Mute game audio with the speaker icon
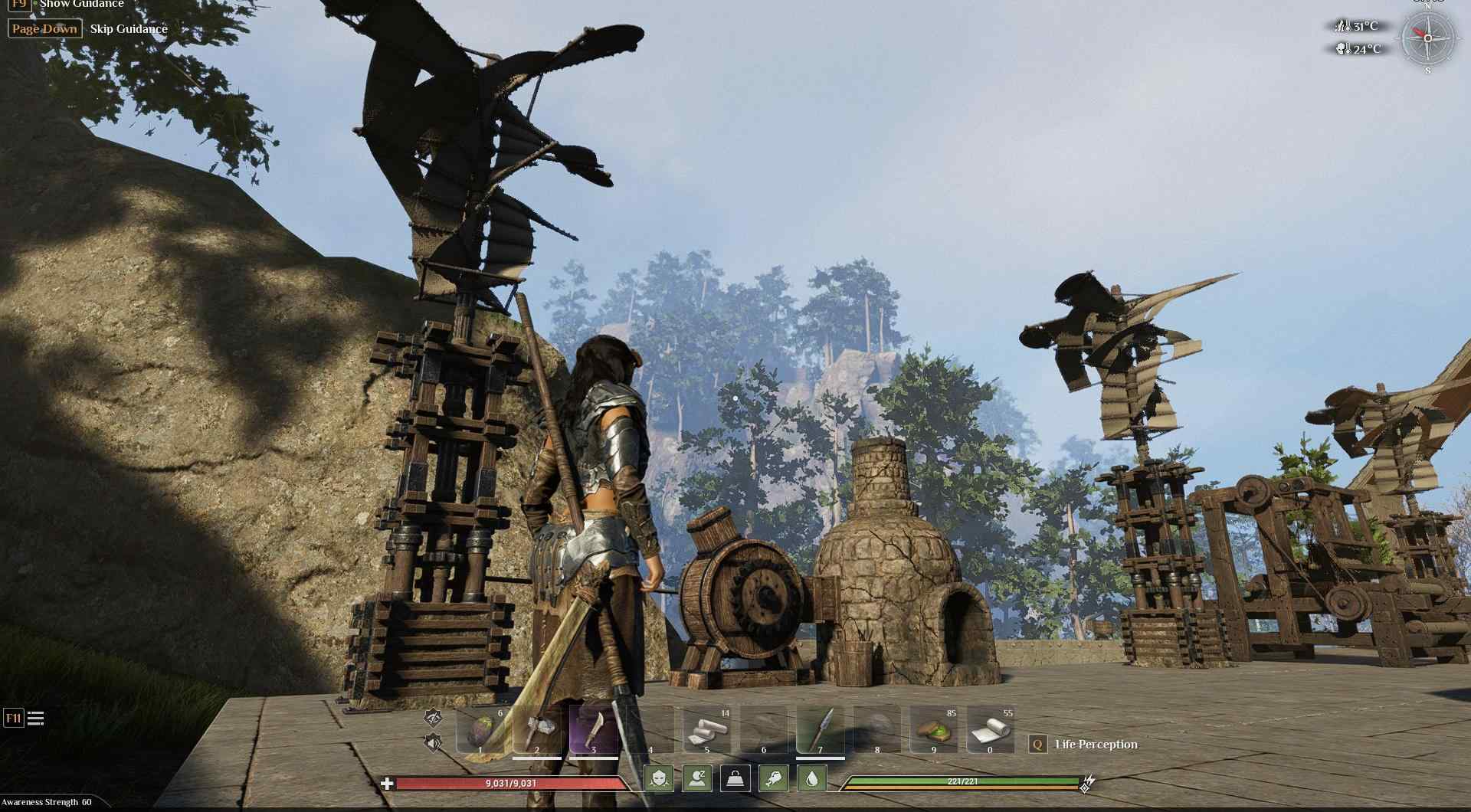The height and width of the screenshot is (812, 1471). tap(431, 742)
